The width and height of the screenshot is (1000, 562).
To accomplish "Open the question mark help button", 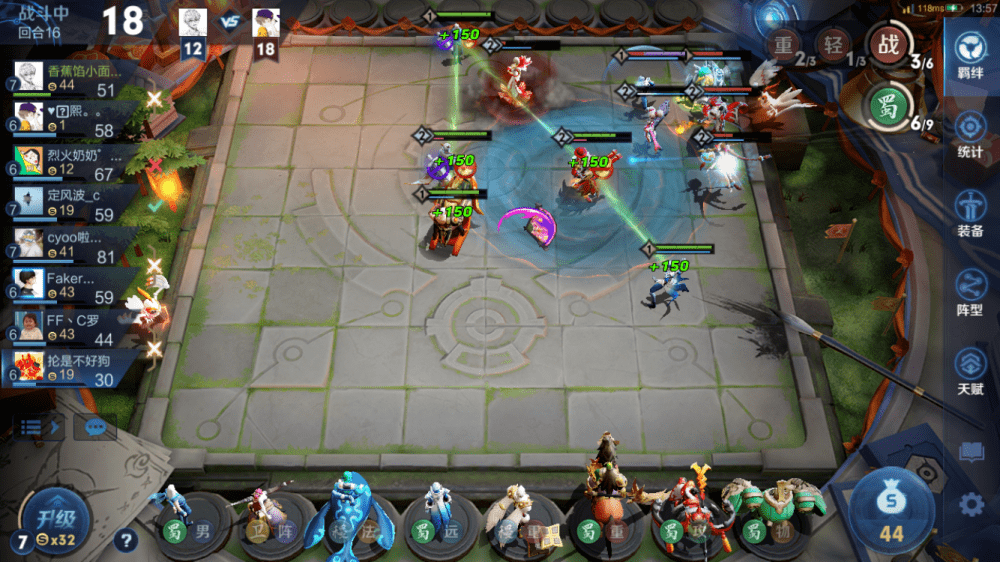I will coord(125,541).
